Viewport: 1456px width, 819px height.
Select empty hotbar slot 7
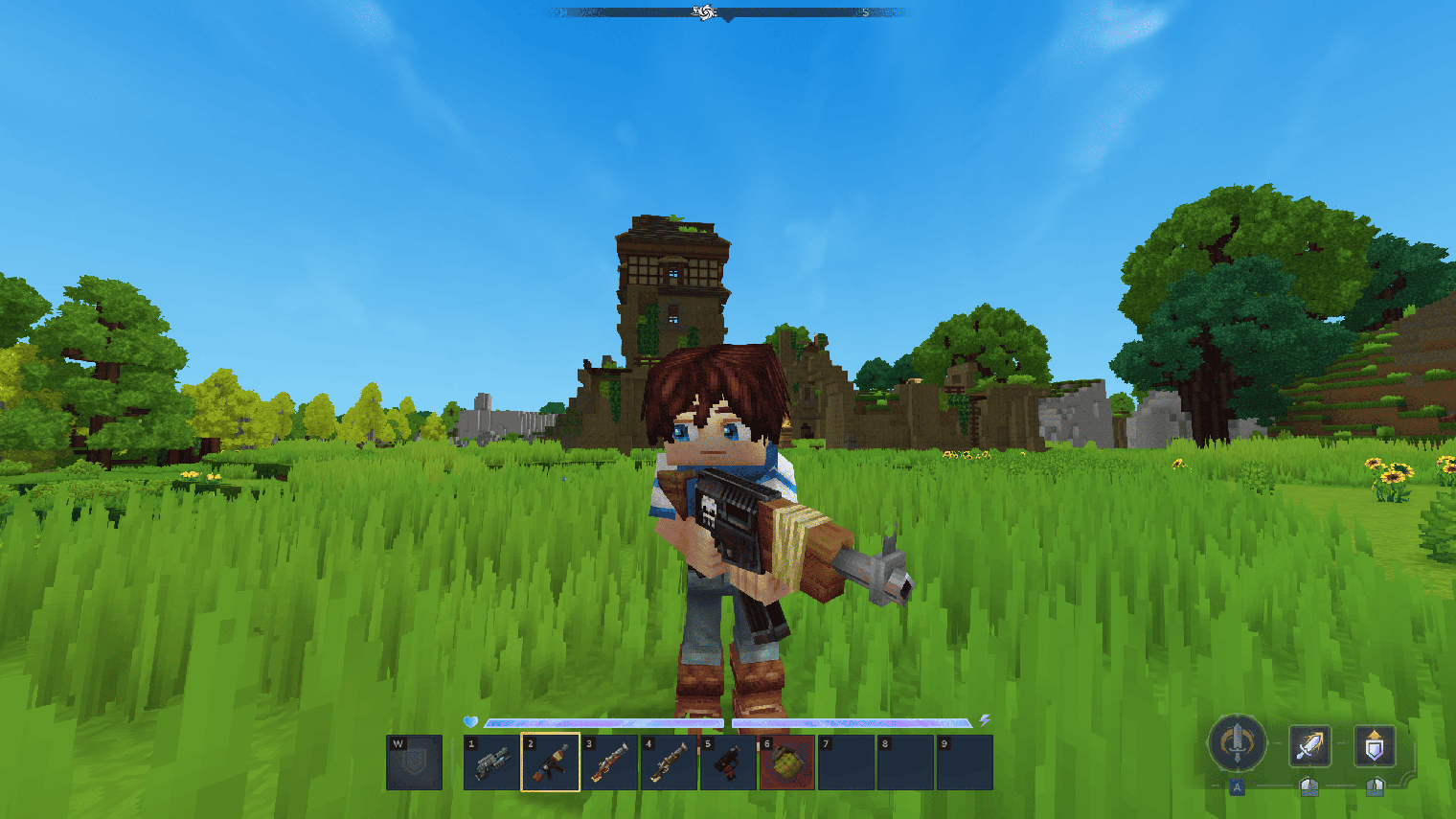(x=844, y=762)
